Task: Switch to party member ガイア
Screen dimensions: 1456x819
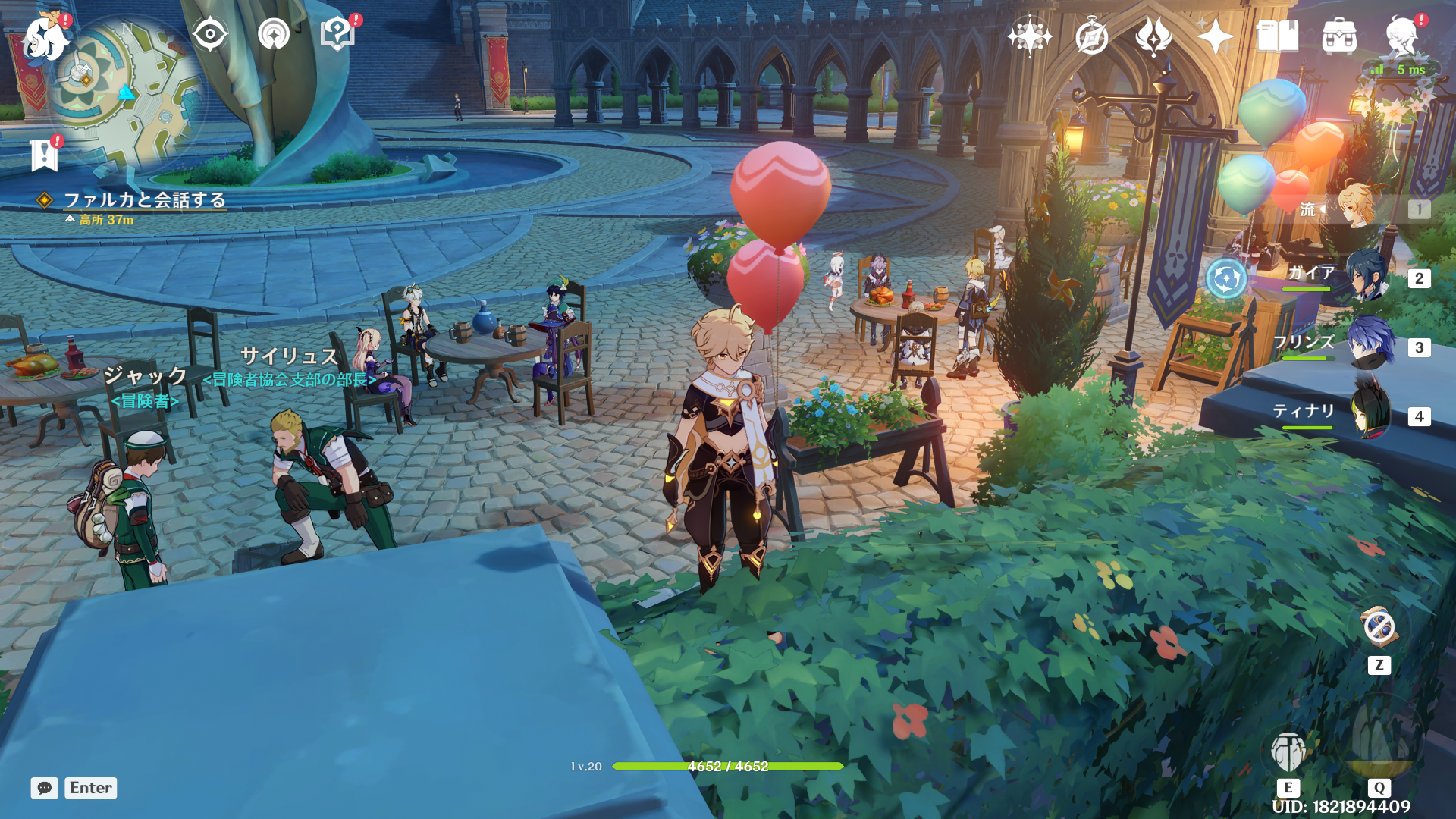Action: click(1365, 277)
